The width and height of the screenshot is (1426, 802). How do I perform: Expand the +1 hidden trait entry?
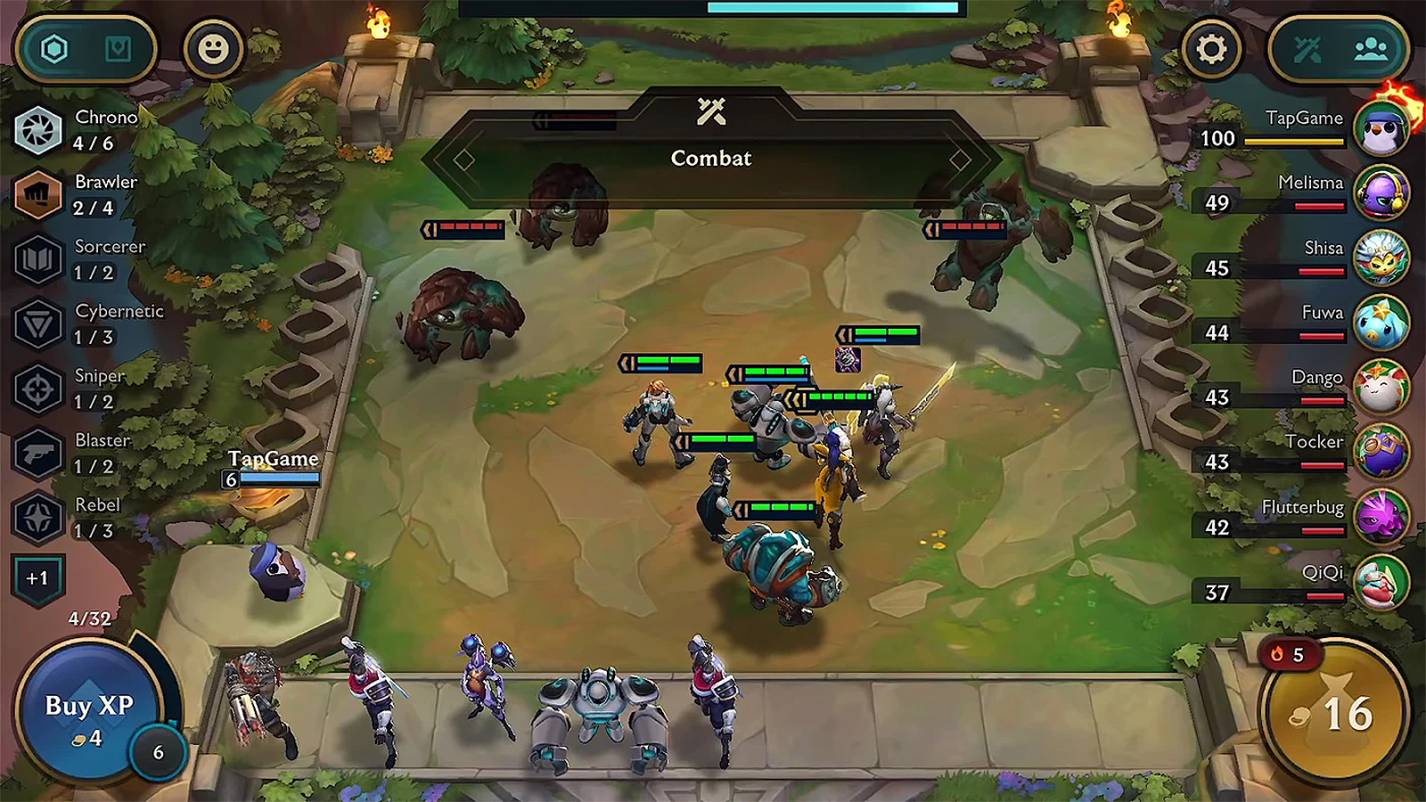pos(38,577)
